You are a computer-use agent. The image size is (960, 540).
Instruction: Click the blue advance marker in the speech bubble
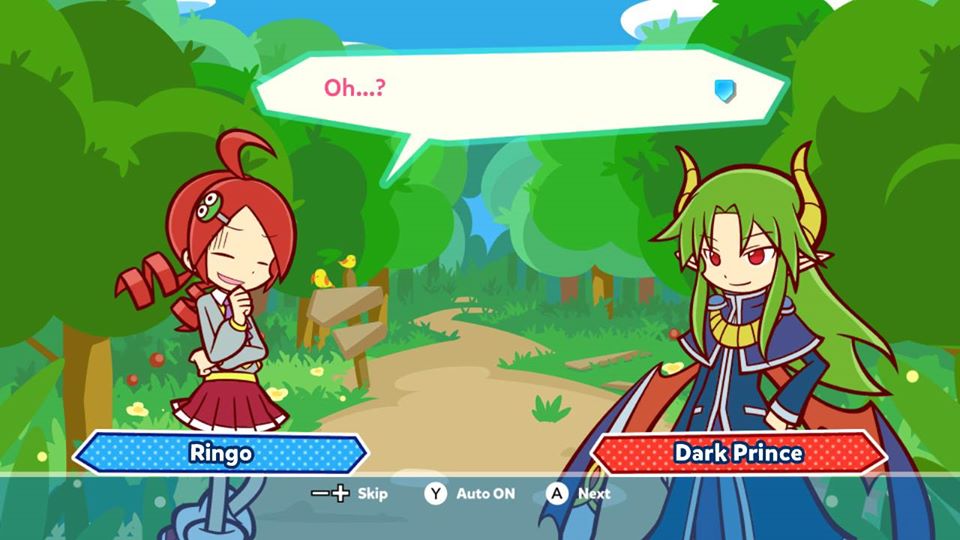(x=725, y=91)
